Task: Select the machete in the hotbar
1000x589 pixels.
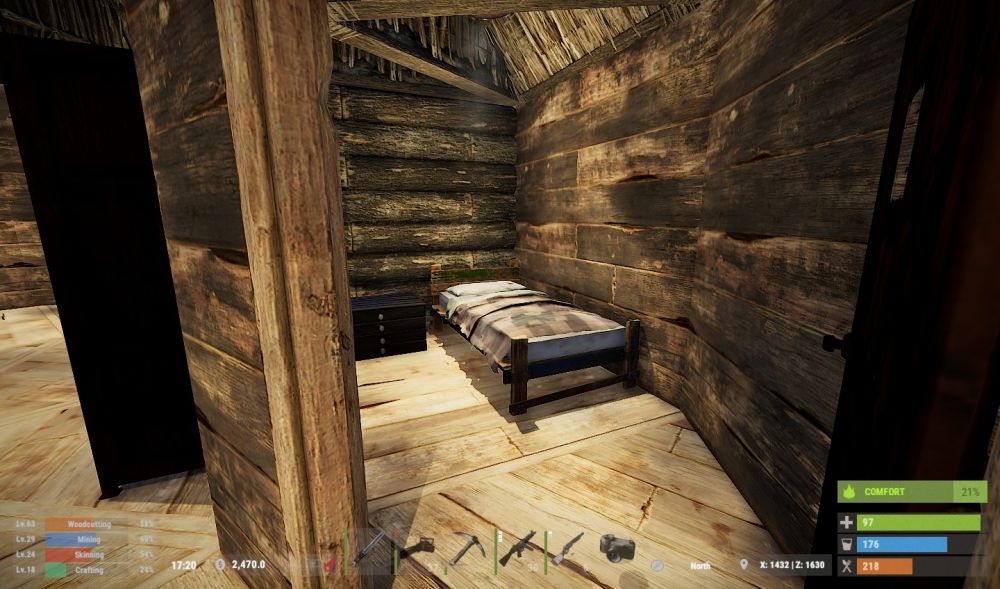Action: click(370, 546)
